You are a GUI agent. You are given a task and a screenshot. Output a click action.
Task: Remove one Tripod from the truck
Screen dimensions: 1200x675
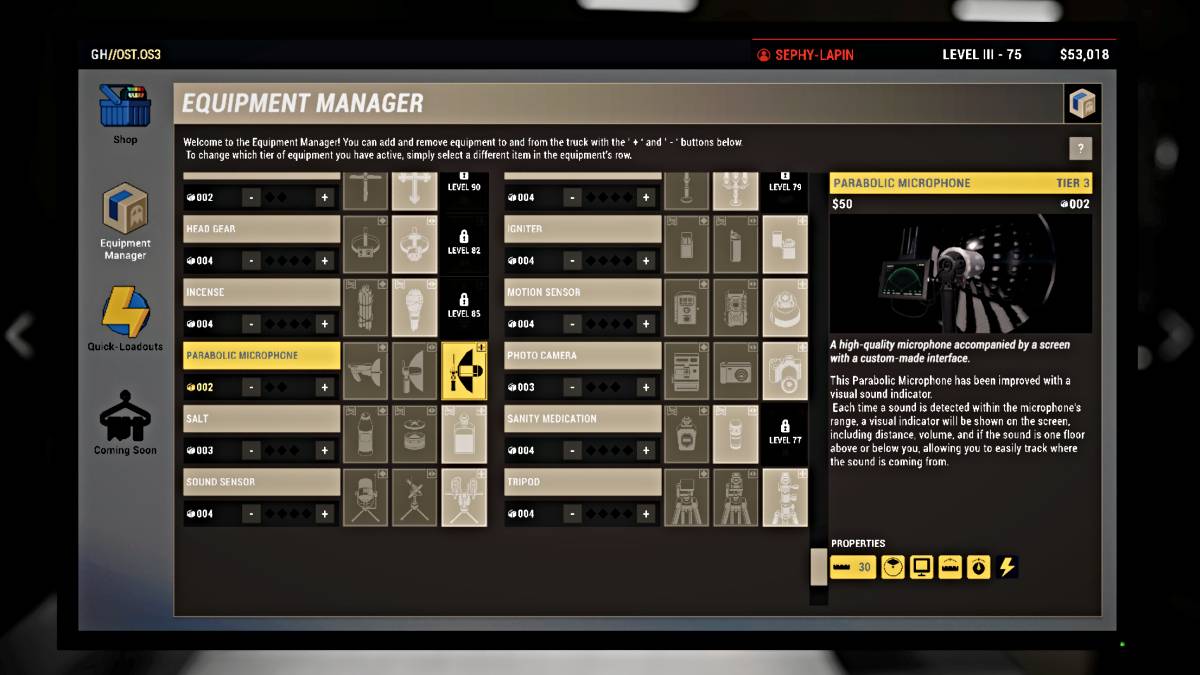tap(573, 514)
